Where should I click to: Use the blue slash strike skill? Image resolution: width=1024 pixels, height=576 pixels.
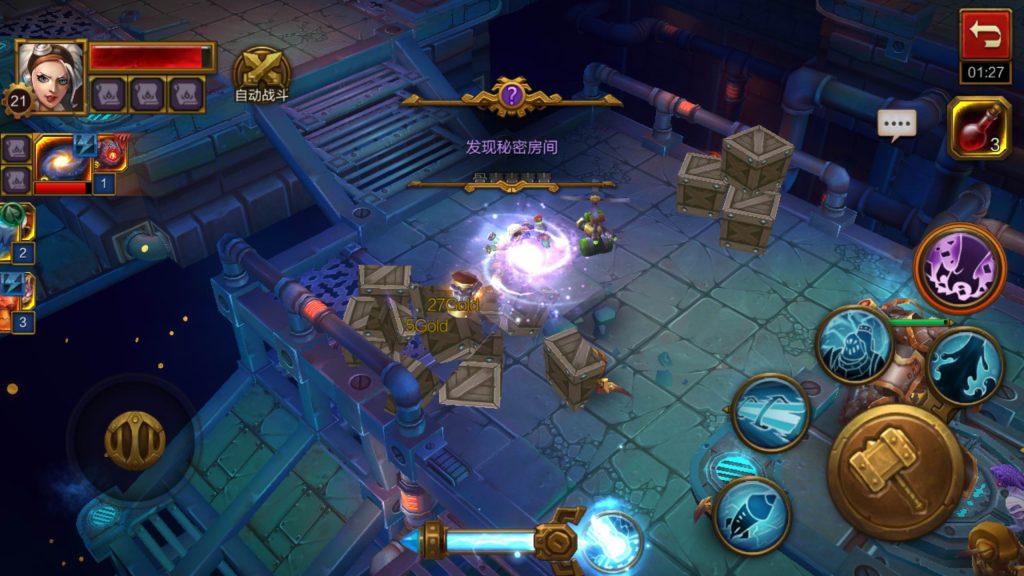[770, 412]
